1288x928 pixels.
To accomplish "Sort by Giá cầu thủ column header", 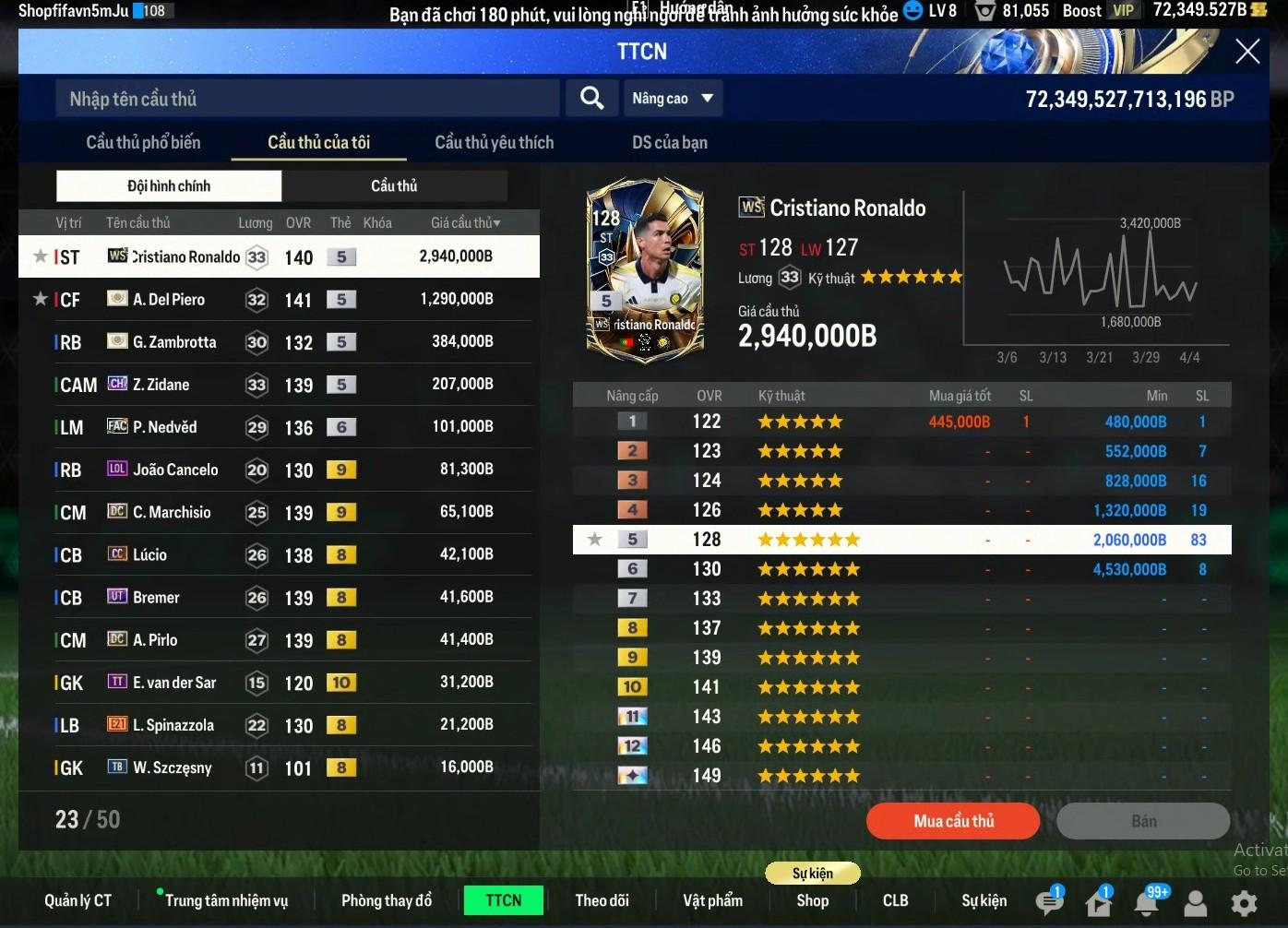I will coord(465,222).
